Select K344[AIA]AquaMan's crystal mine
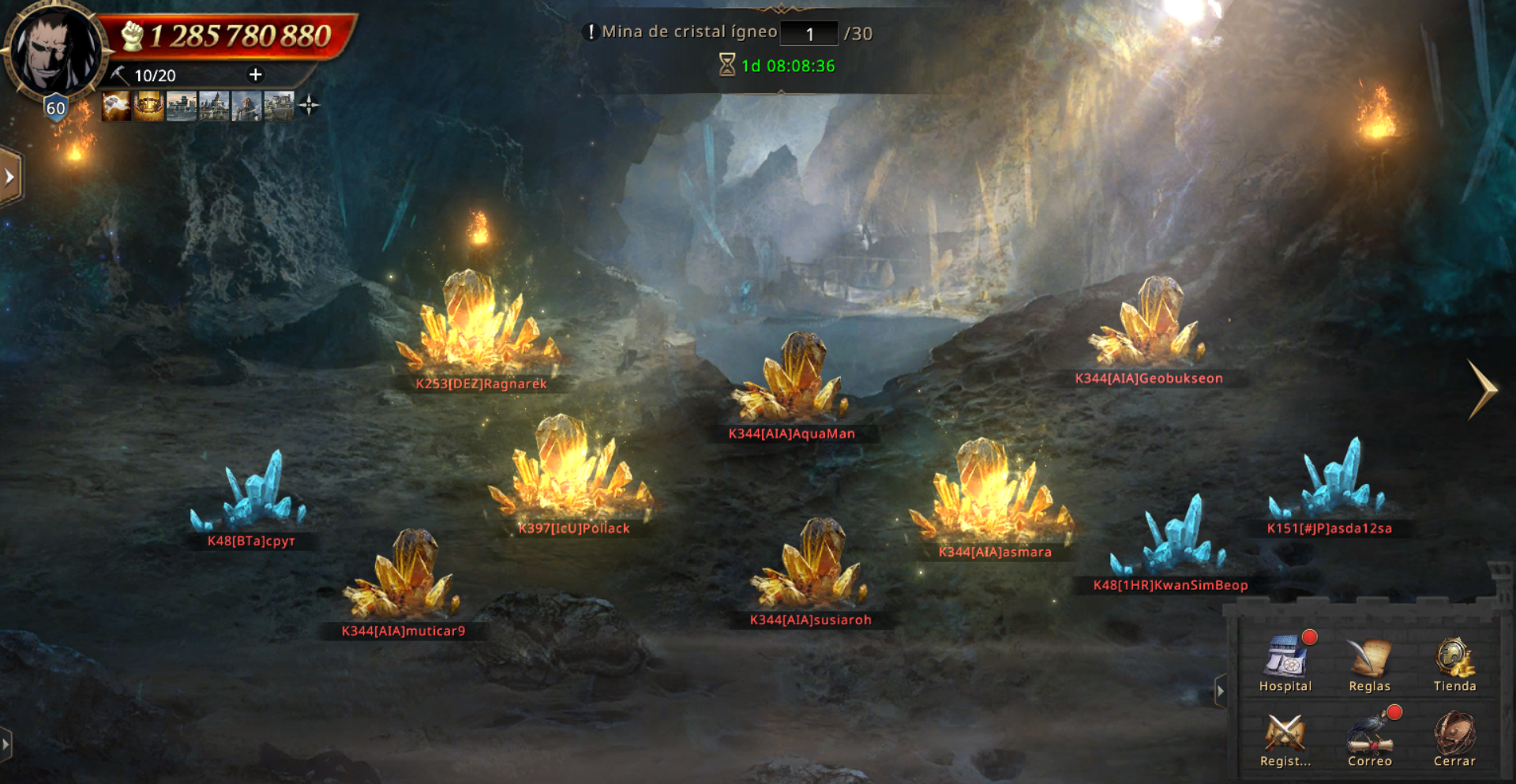 pos(794,379)
